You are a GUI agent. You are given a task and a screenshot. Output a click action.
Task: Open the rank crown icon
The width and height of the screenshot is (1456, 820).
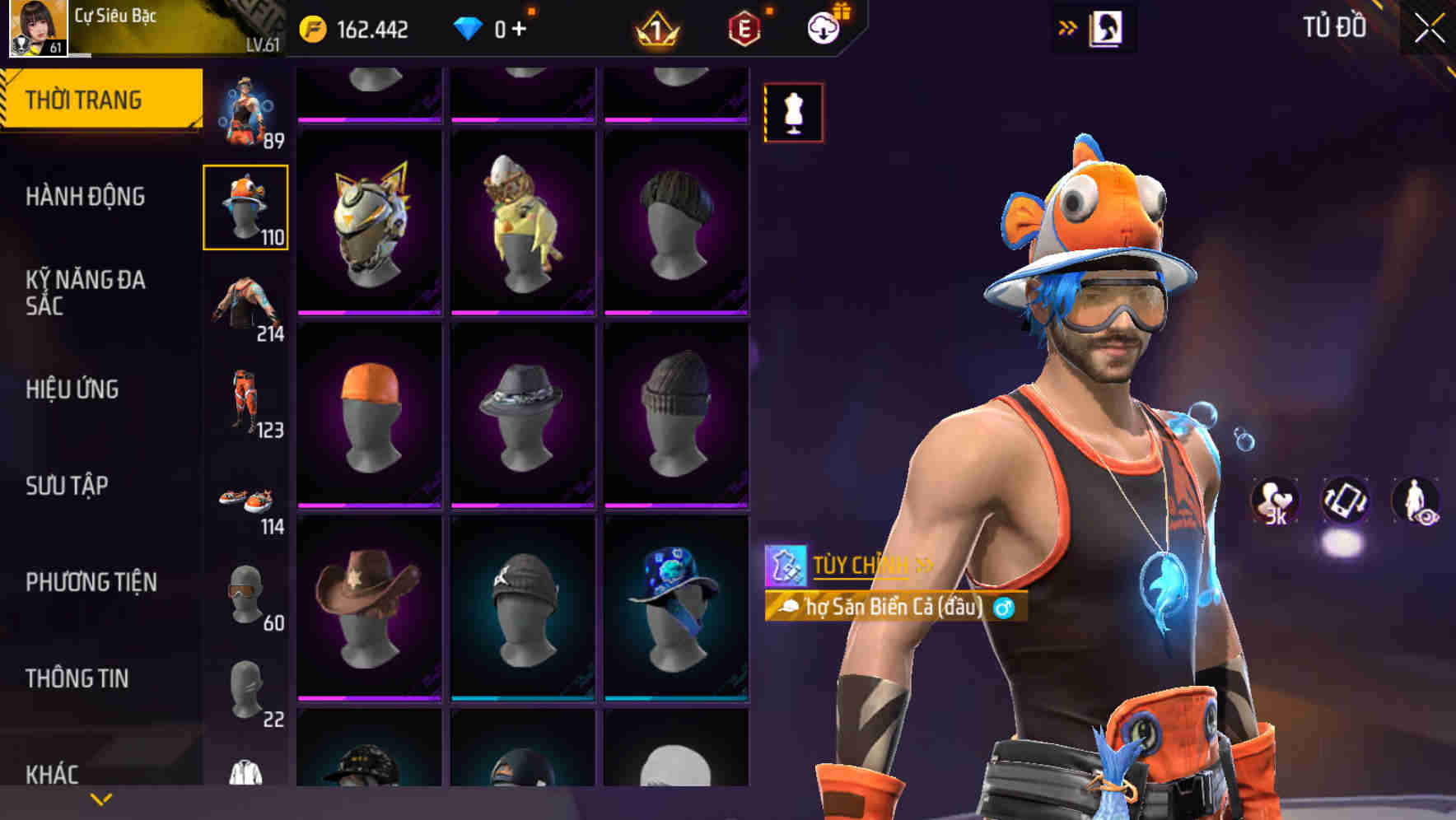(659, 26)
